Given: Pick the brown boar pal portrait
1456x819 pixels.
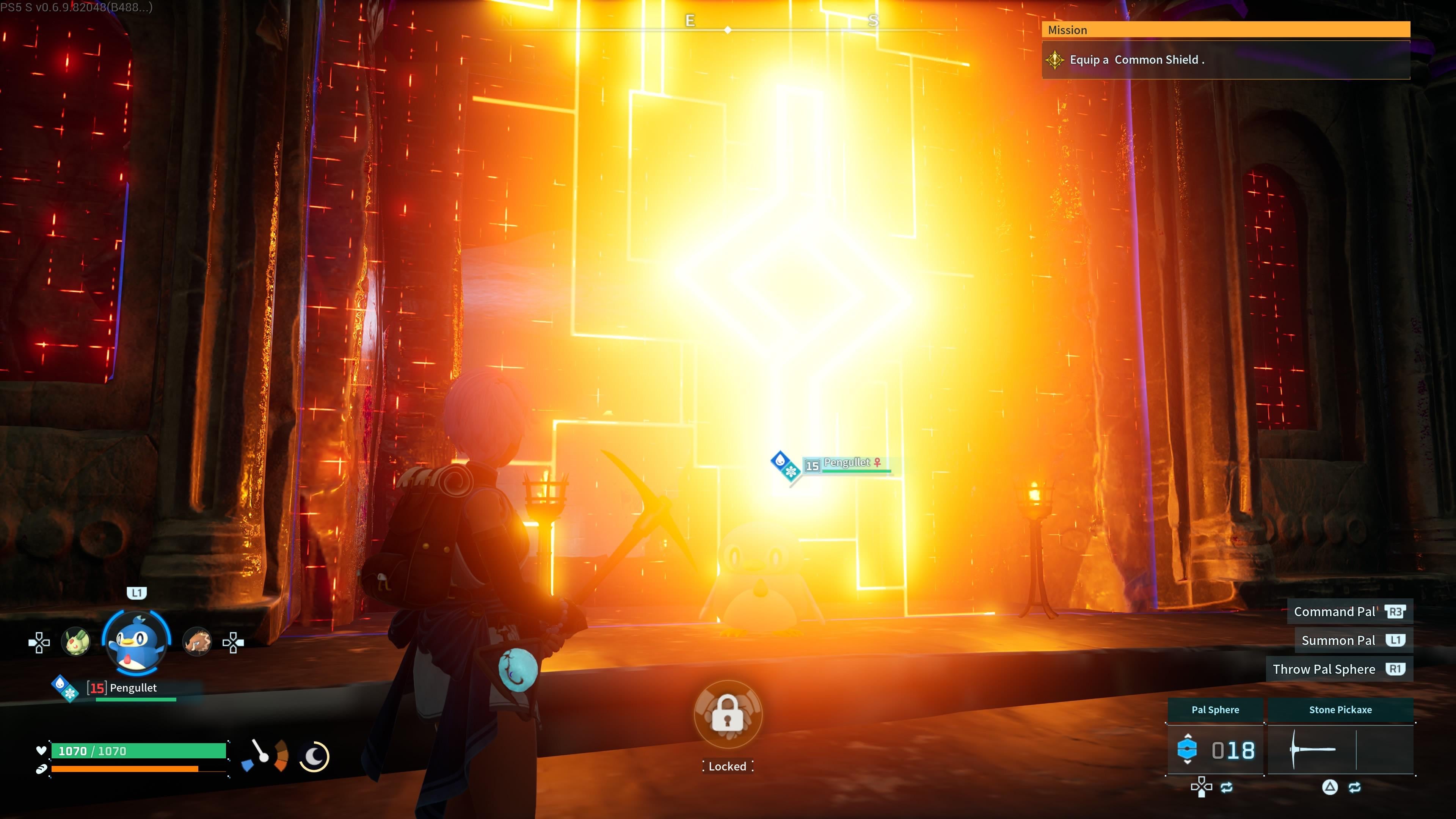Looking at the screenshot, I should point(197,642).
